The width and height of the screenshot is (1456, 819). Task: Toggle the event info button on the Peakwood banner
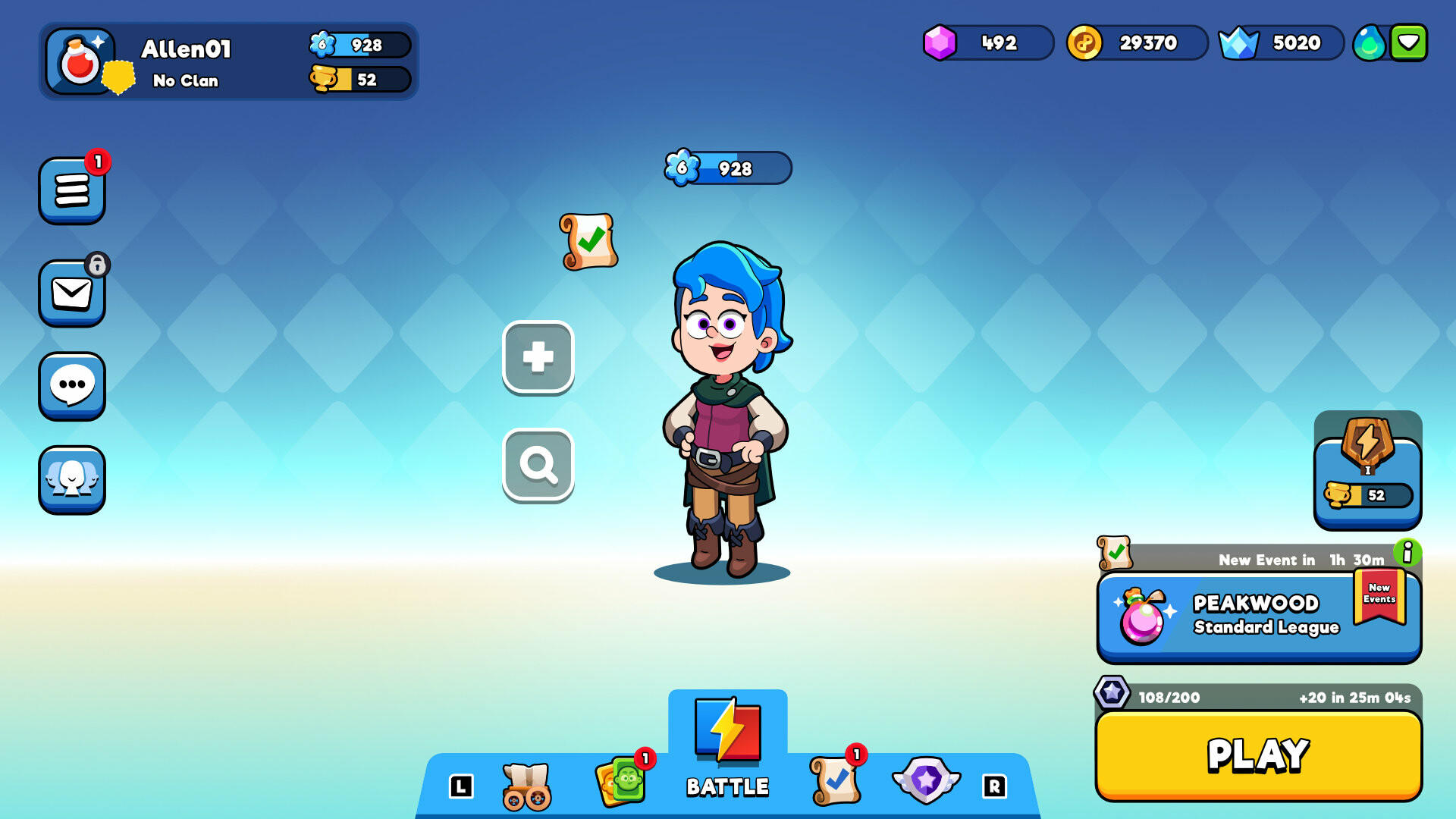click(x=1409, y=554)
